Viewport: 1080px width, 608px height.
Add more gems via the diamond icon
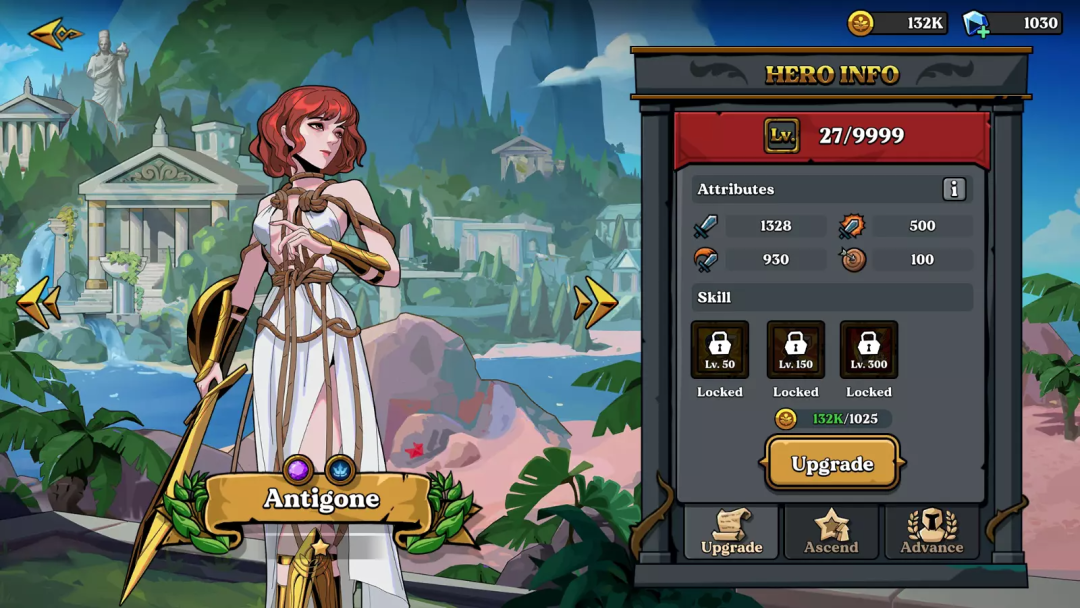coord(975,24)
